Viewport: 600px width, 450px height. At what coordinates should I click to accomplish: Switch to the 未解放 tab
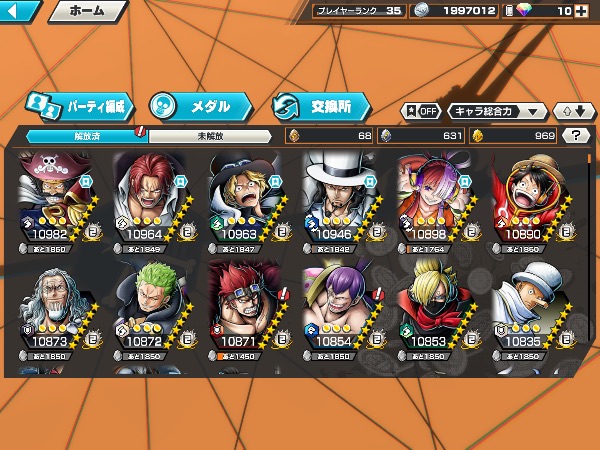(x=208, y=136)
